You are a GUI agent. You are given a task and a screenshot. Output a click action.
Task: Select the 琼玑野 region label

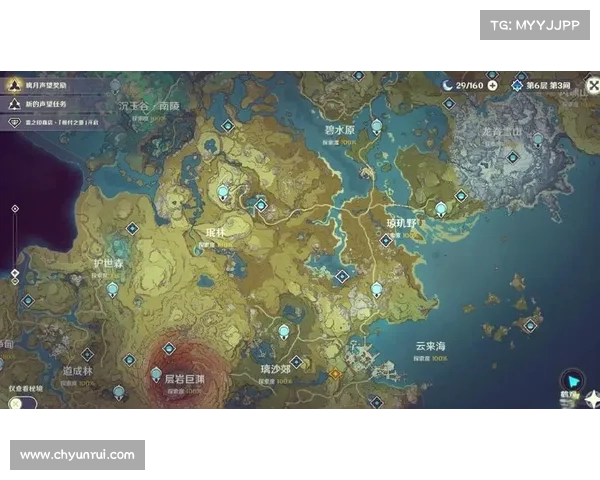tap(405, 222)
